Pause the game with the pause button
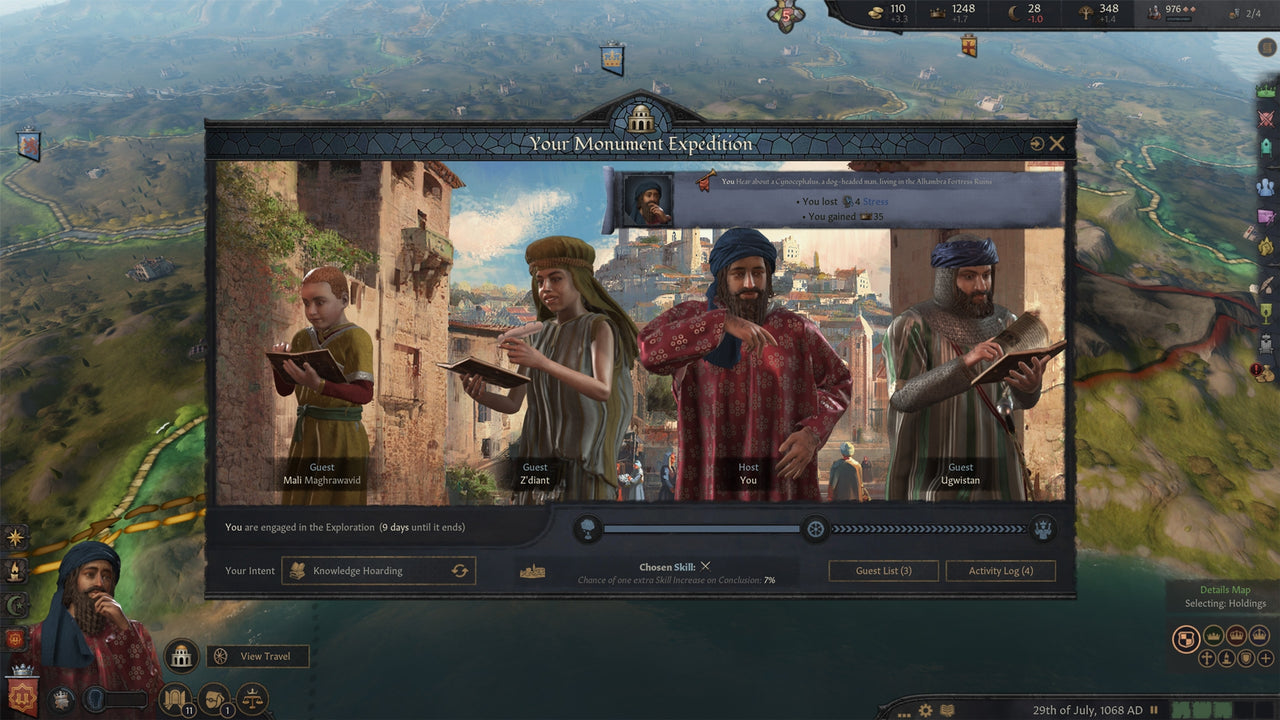This screenshot has height=720, width=1280. (1154, 710)
